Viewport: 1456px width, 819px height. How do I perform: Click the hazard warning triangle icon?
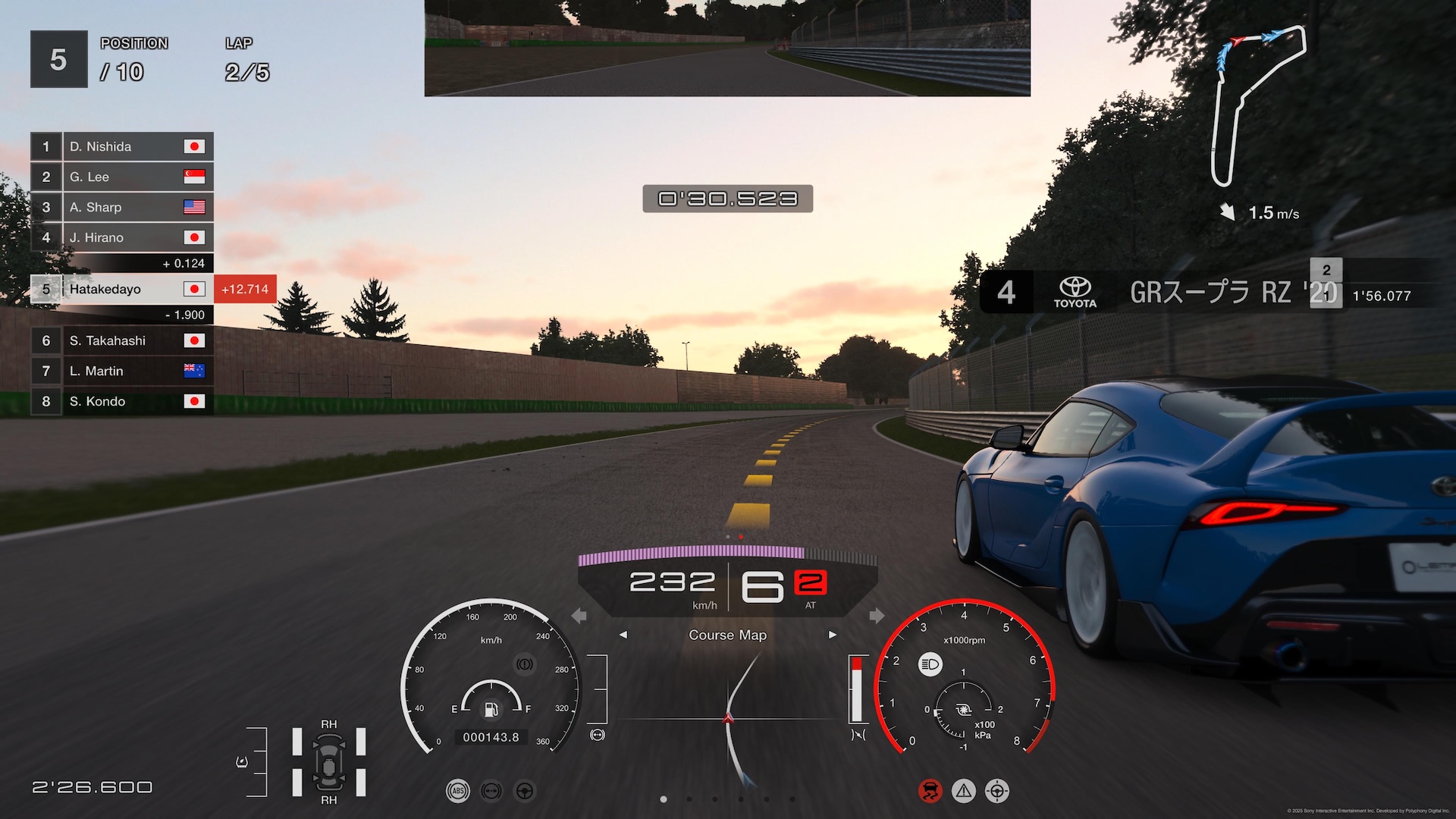(964, 791)
